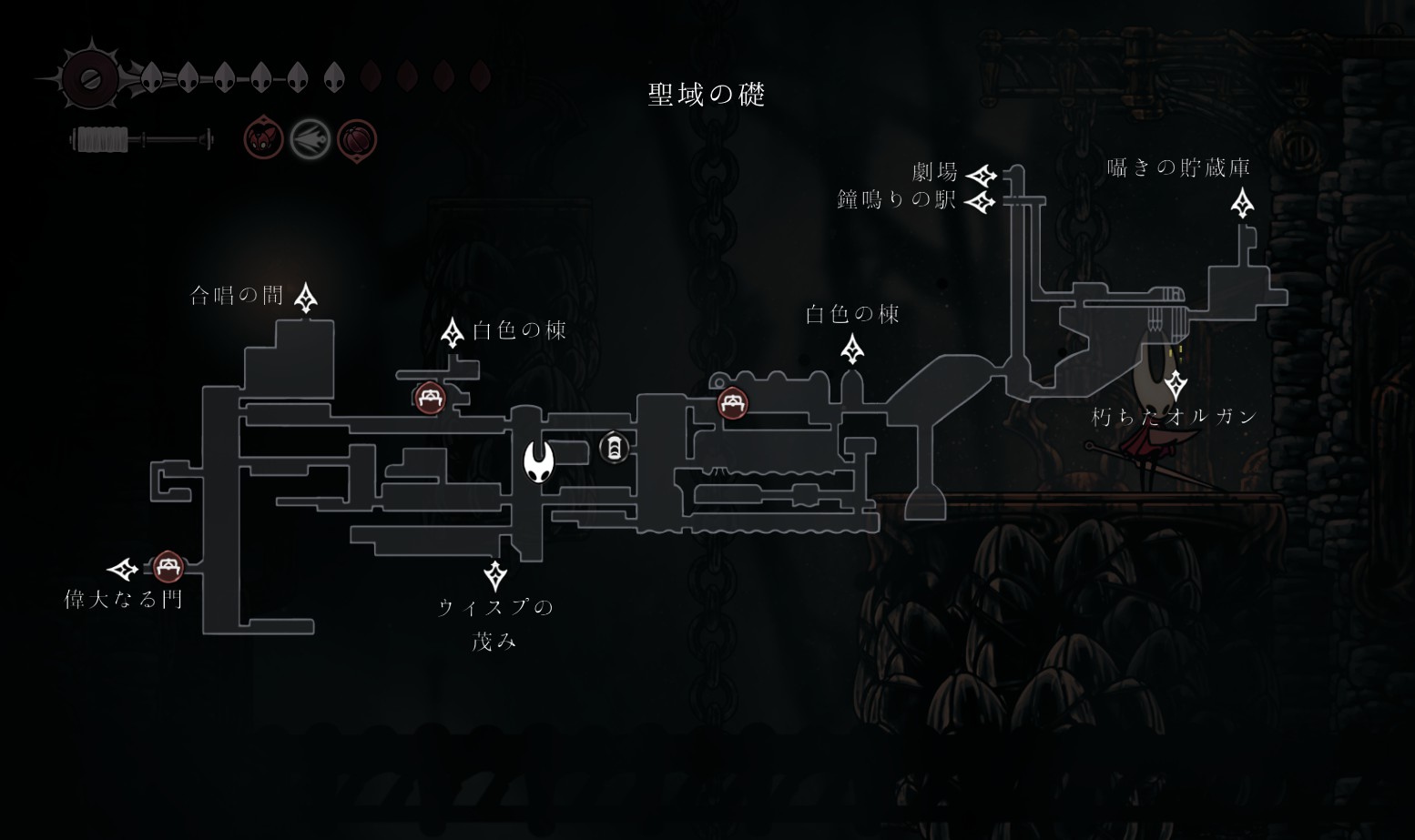1415x840 pixels.
Task: Click the 朽ちたオルガン exit marker
Action: point(1176,386)
